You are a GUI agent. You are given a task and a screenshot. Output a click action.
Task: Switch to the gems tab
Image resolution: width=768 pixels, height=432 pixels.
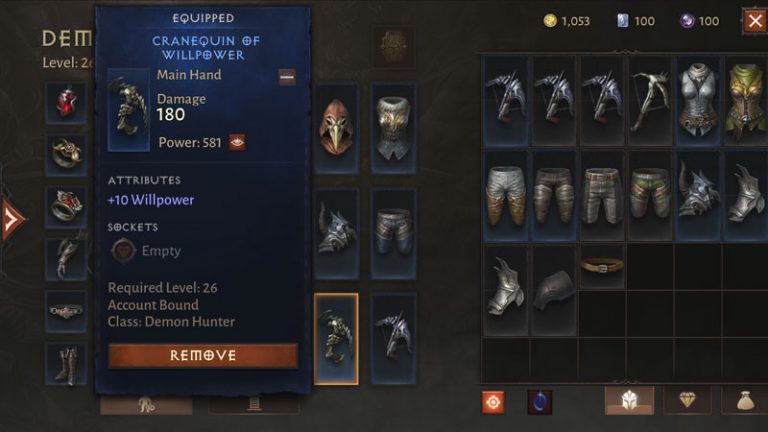coord(687,400)
